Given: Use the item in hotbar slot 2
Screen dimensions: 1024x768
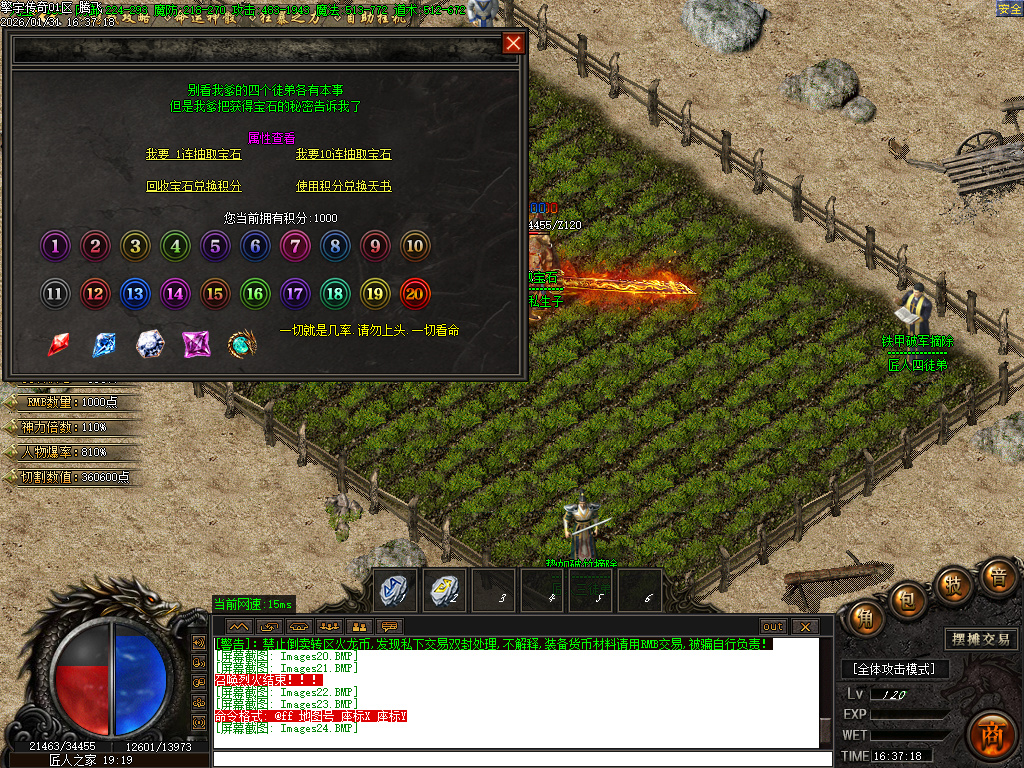Looking at the screenshot, I should (x=443, y=590).
